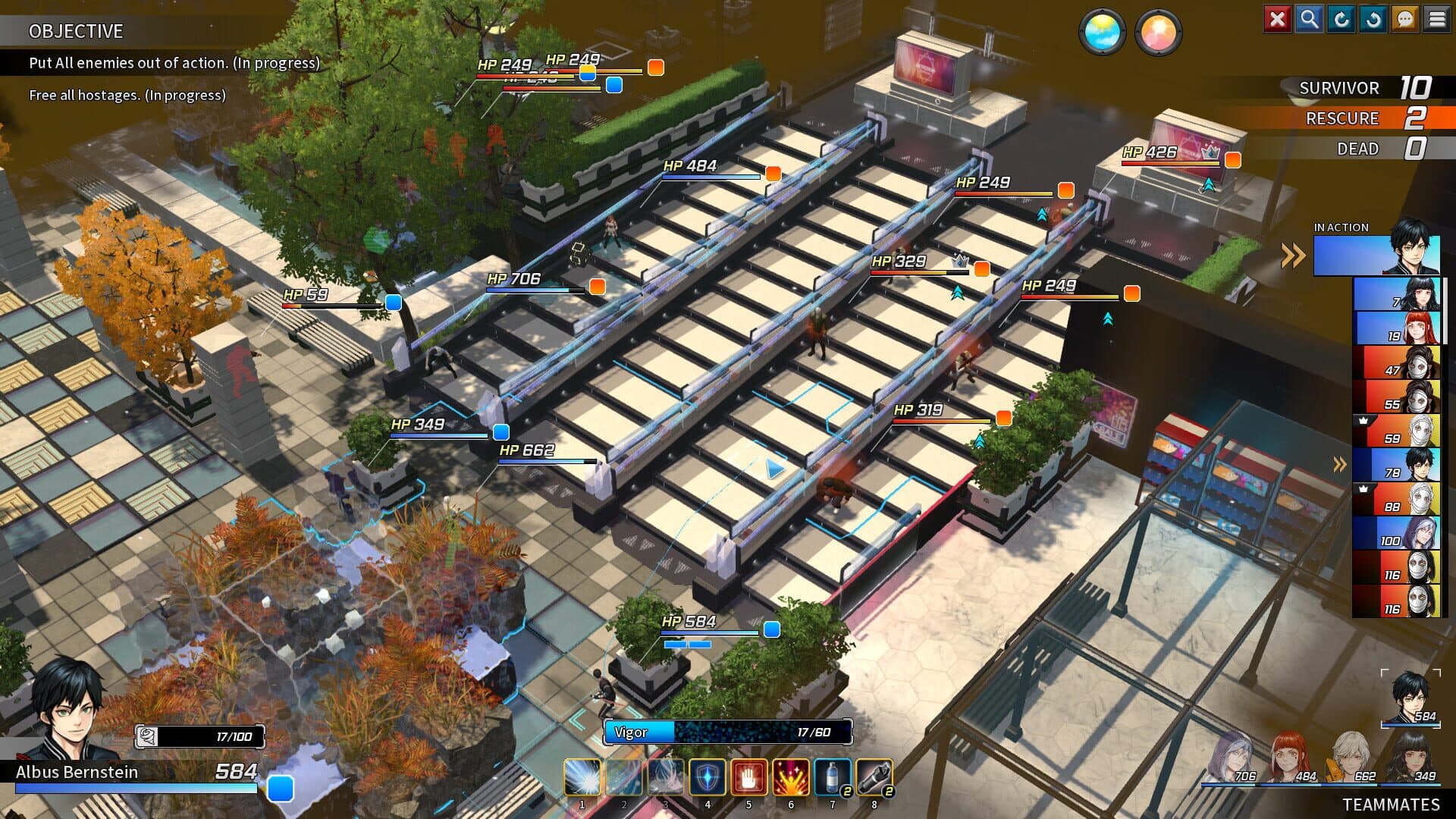1456x819 pixels.
Task: Click the orange sunset time orb
Action: (x=1157, y=33)
